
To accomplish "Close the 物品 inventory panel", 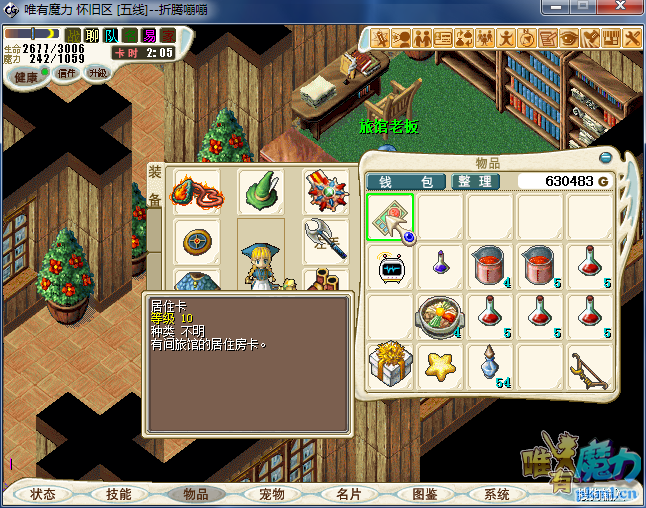I will pyautogui.click(x=604, y=157).
